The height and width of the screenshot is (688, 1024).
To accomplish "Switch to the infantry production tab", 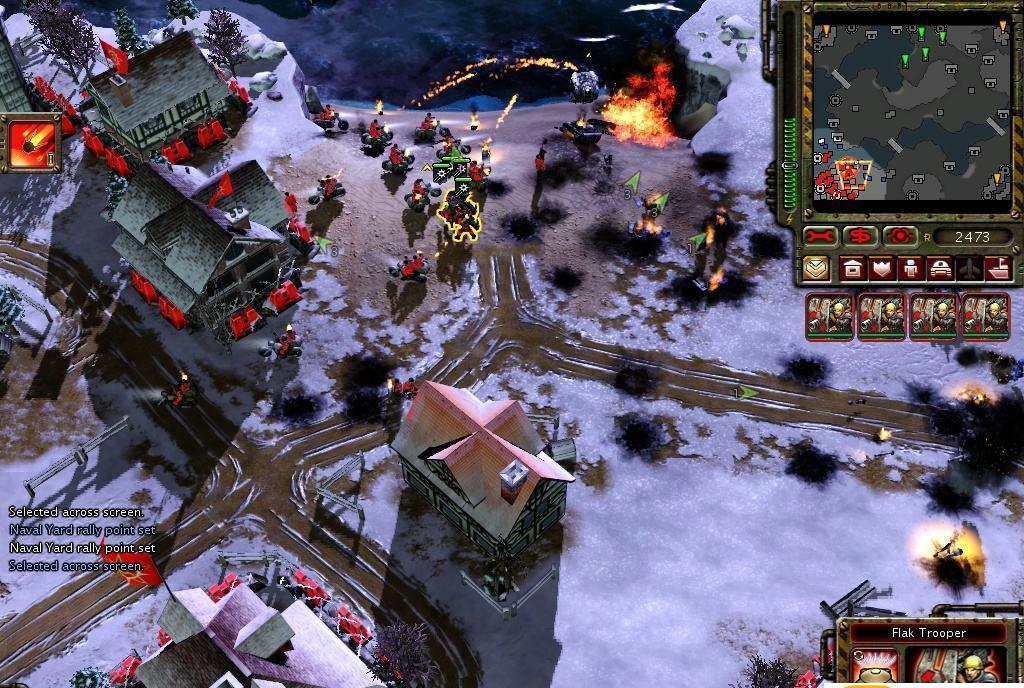I will point(910,268).
